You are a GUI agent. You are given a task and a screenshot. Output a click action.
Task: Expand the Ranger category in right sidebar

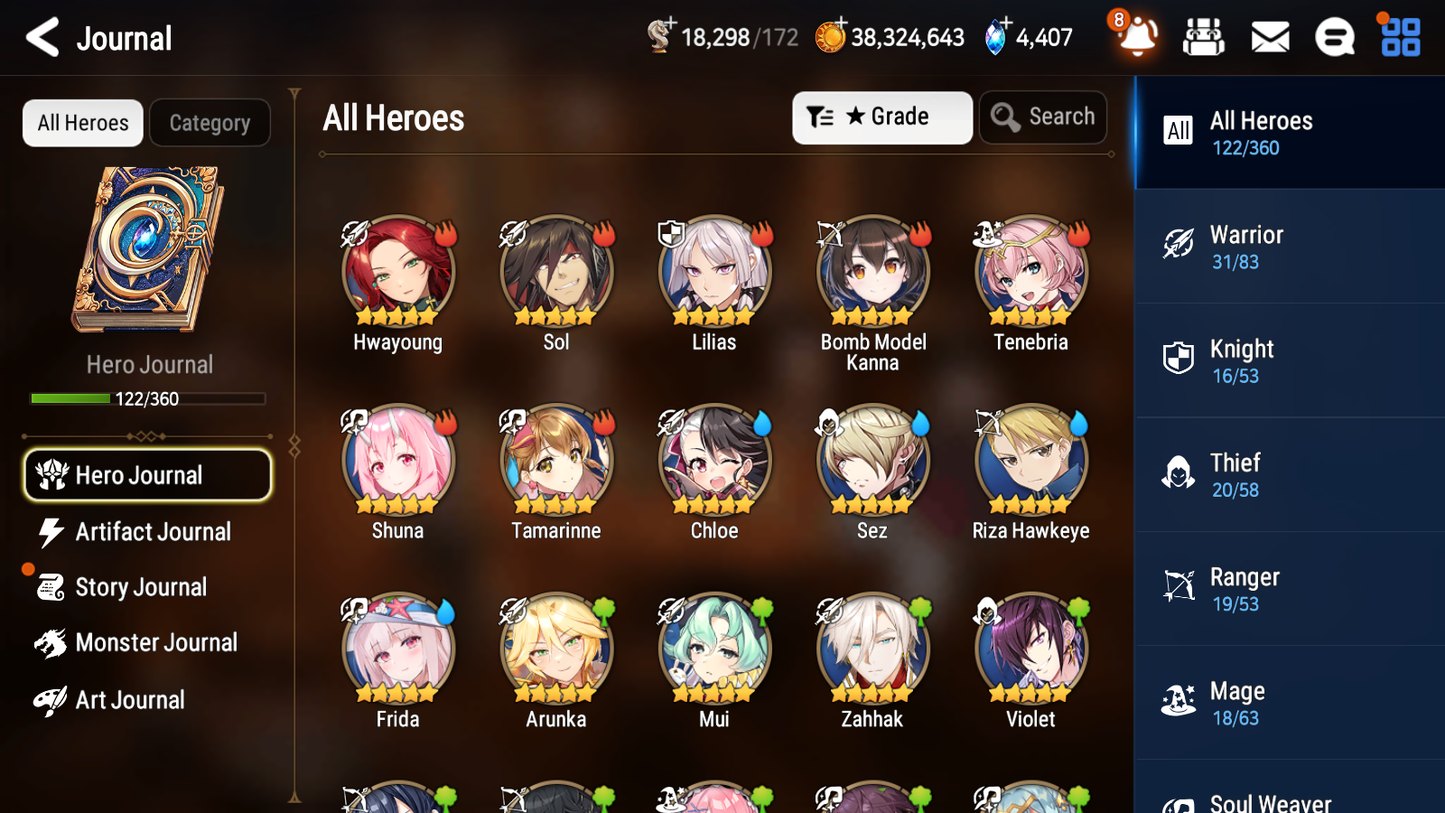[1289, 588]
